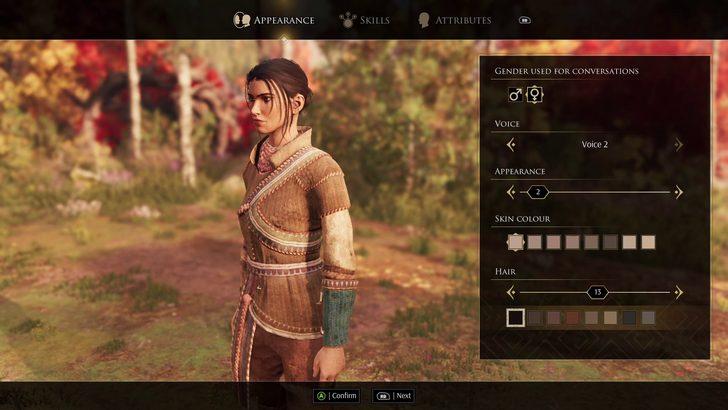The image size is (728, 410).
Task: Choose the male gender symbol
Action: pos(515,94)
